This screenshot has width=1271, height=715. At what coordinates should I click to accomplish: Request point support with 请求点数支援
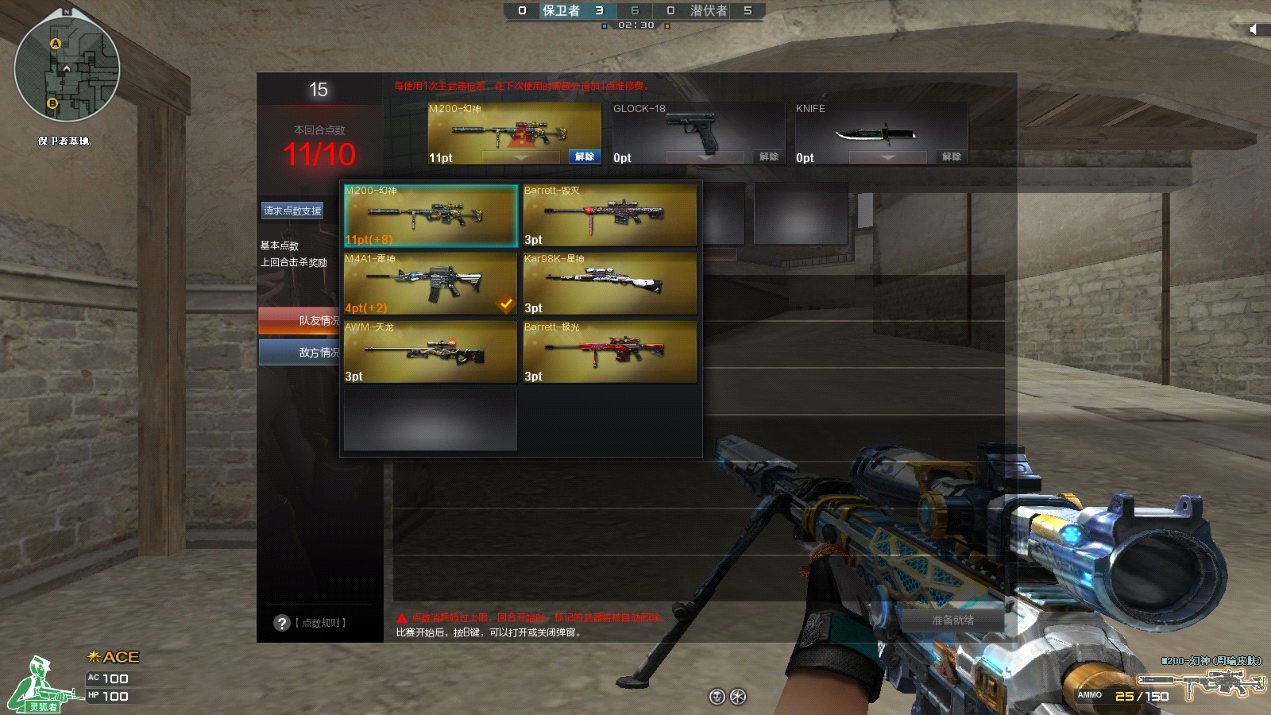(292, 211)
